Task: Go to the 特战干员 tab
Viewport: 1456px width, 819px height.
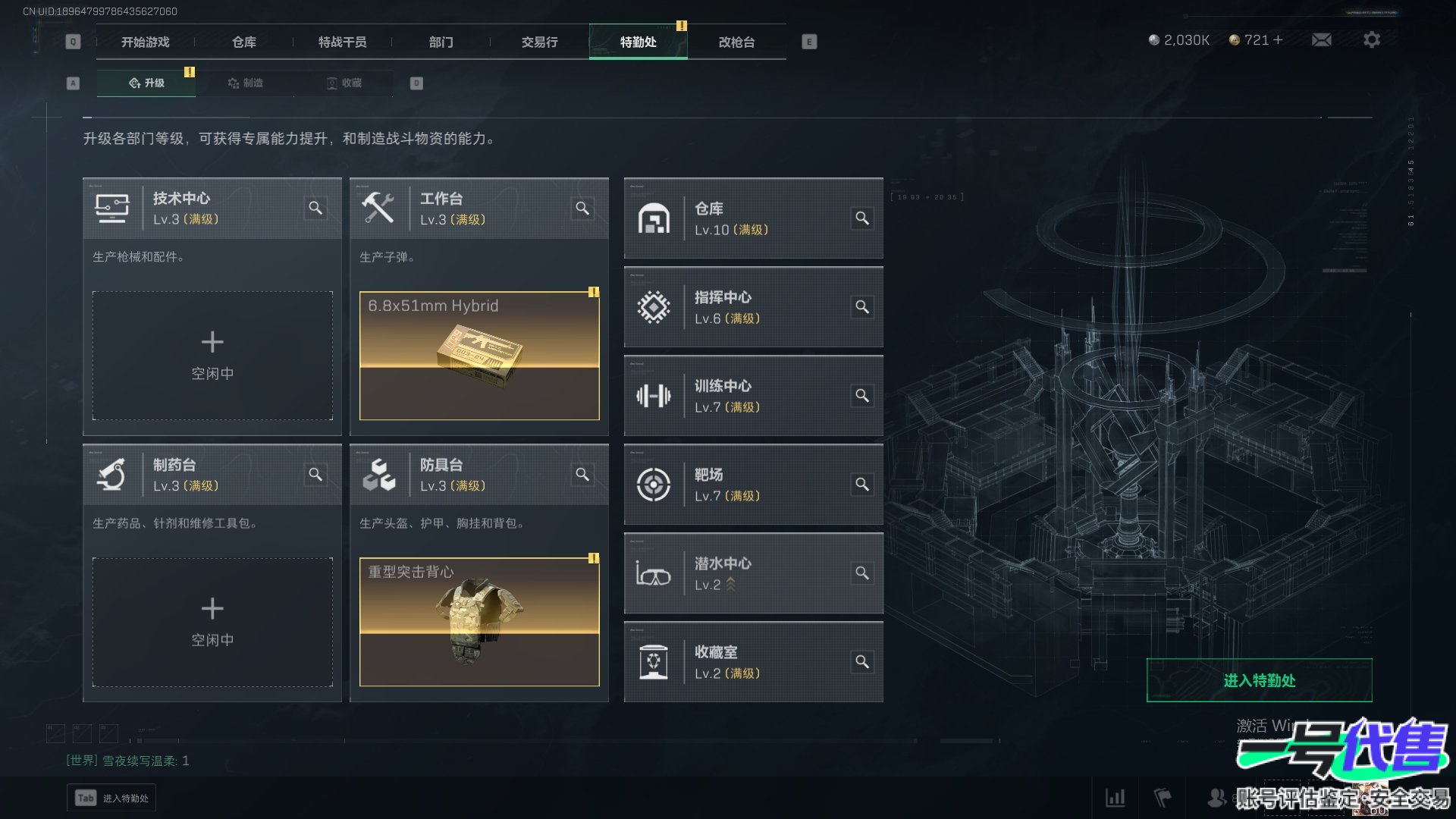Action: click(x=342, y=42)
